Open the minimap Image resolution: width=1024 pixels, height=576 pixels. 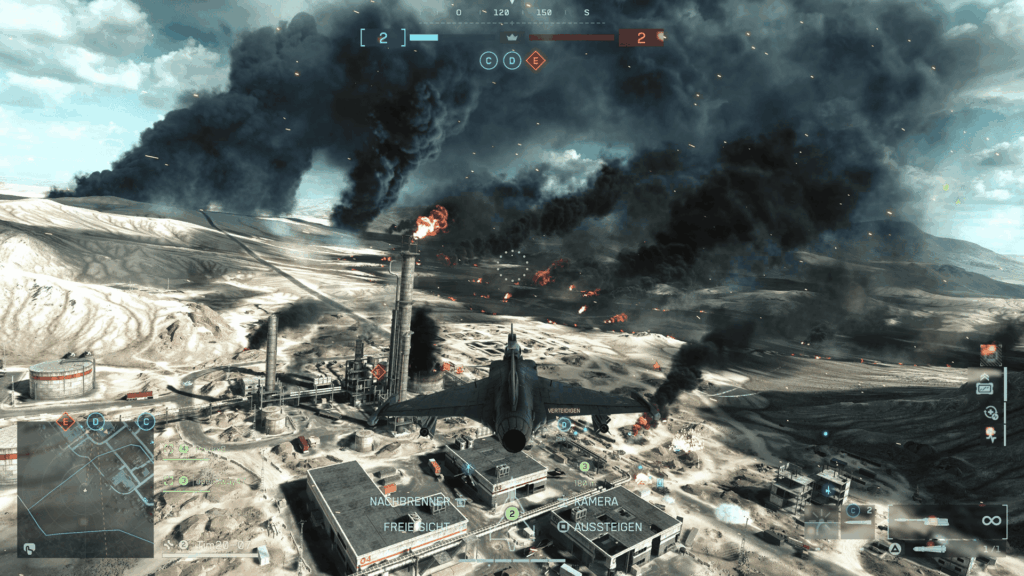(x=85, y=488)
